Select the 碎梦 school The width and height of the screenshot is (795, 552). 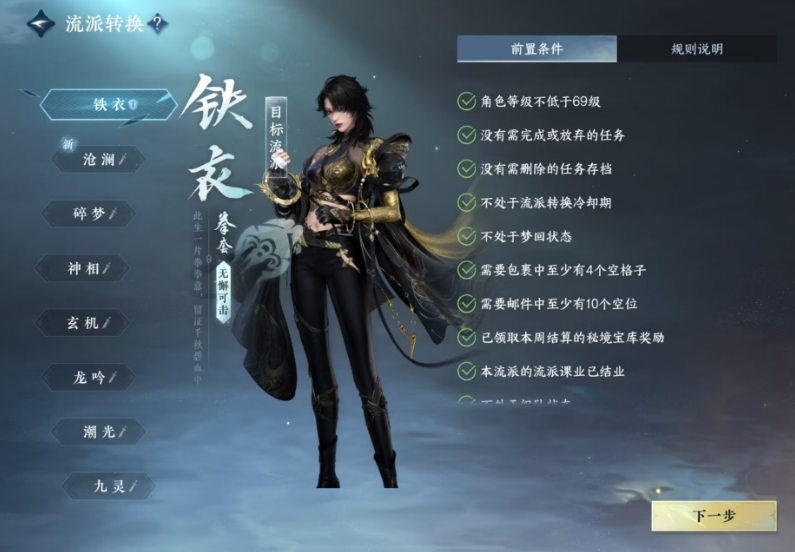tap(87, 214)
